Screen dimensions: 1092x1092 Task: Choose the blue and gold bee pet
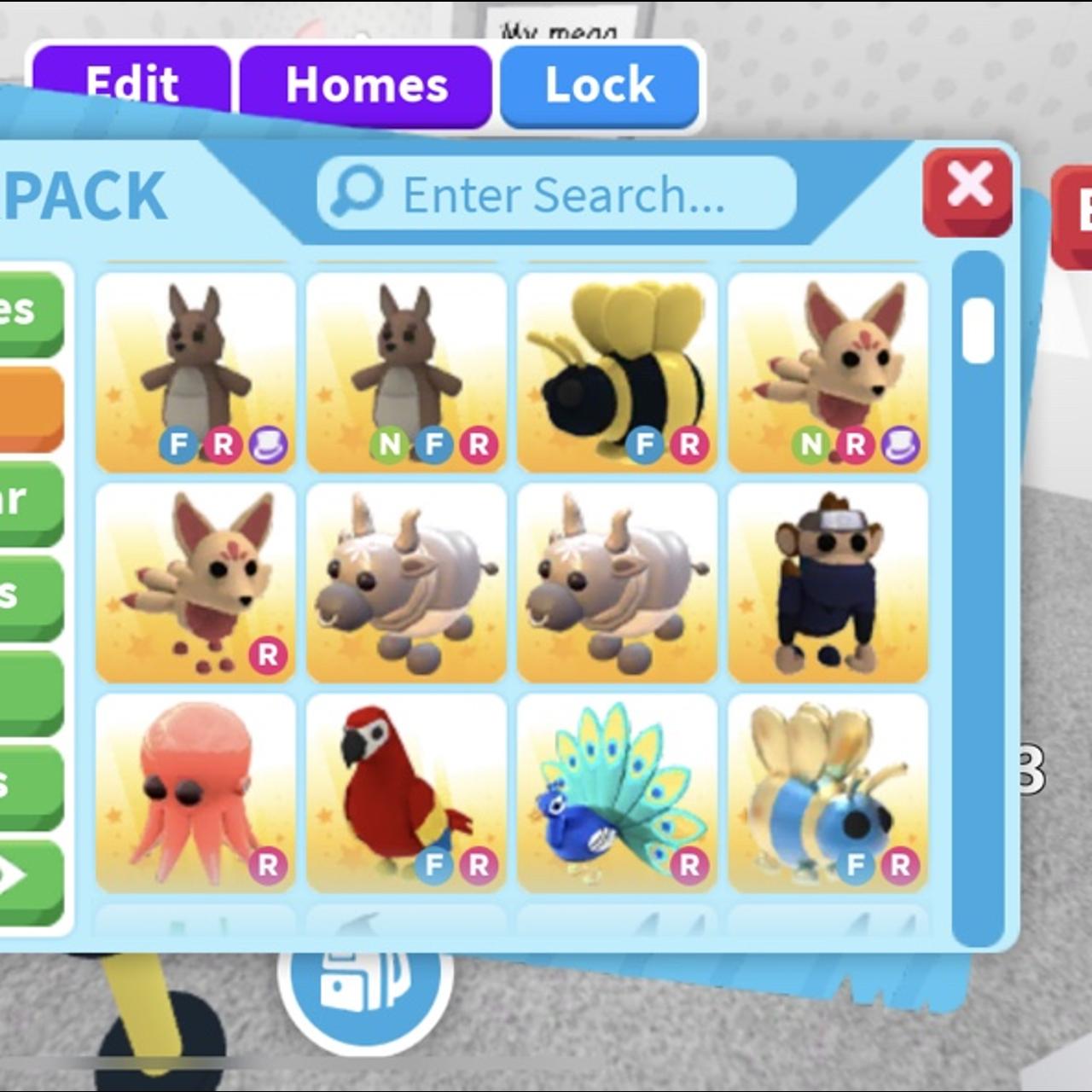tap(828, 793)
